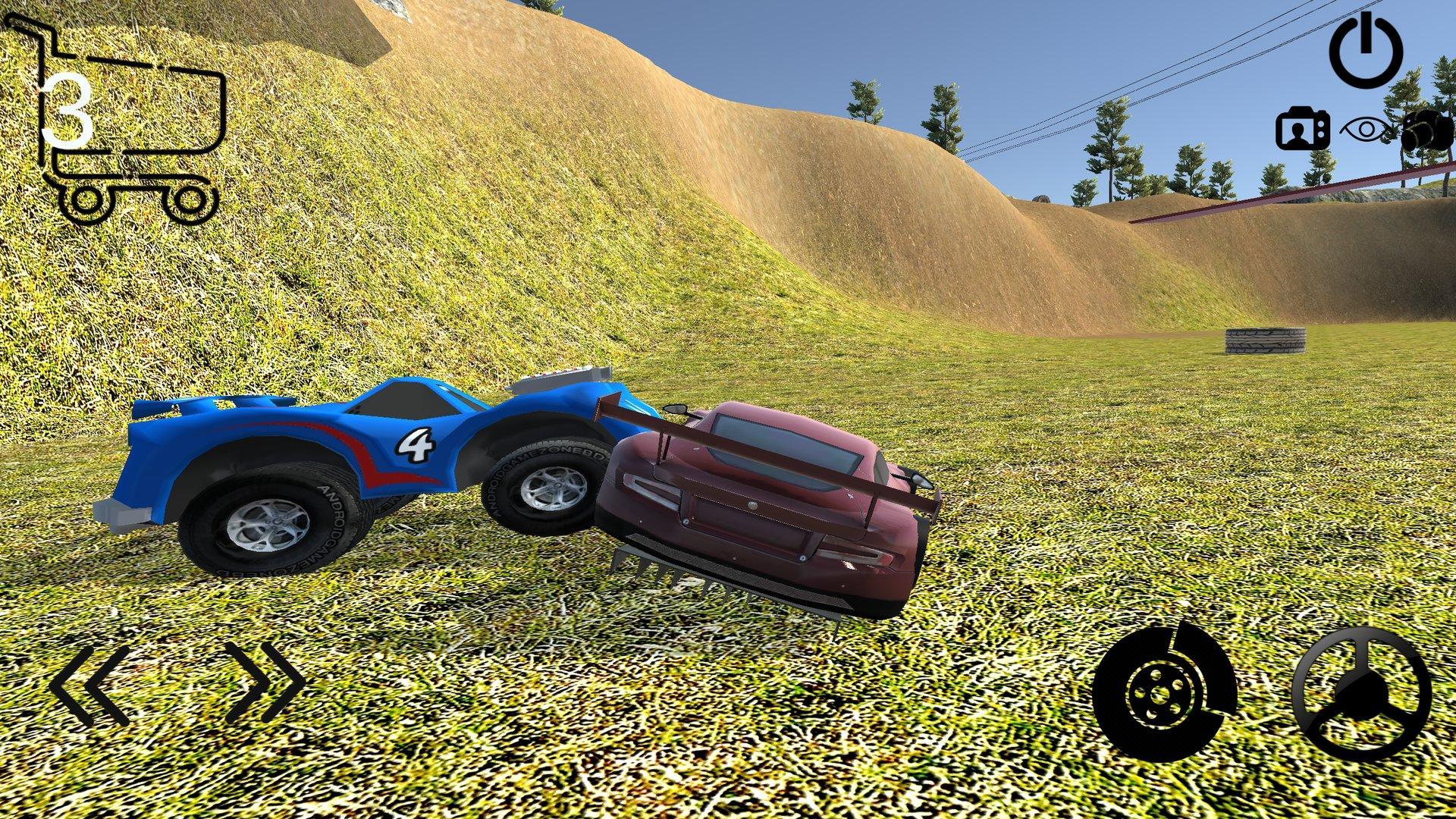Click the DSLR screenshot camera icon
Viewport: 1456px width, 819px height.
pos(1429,129)
